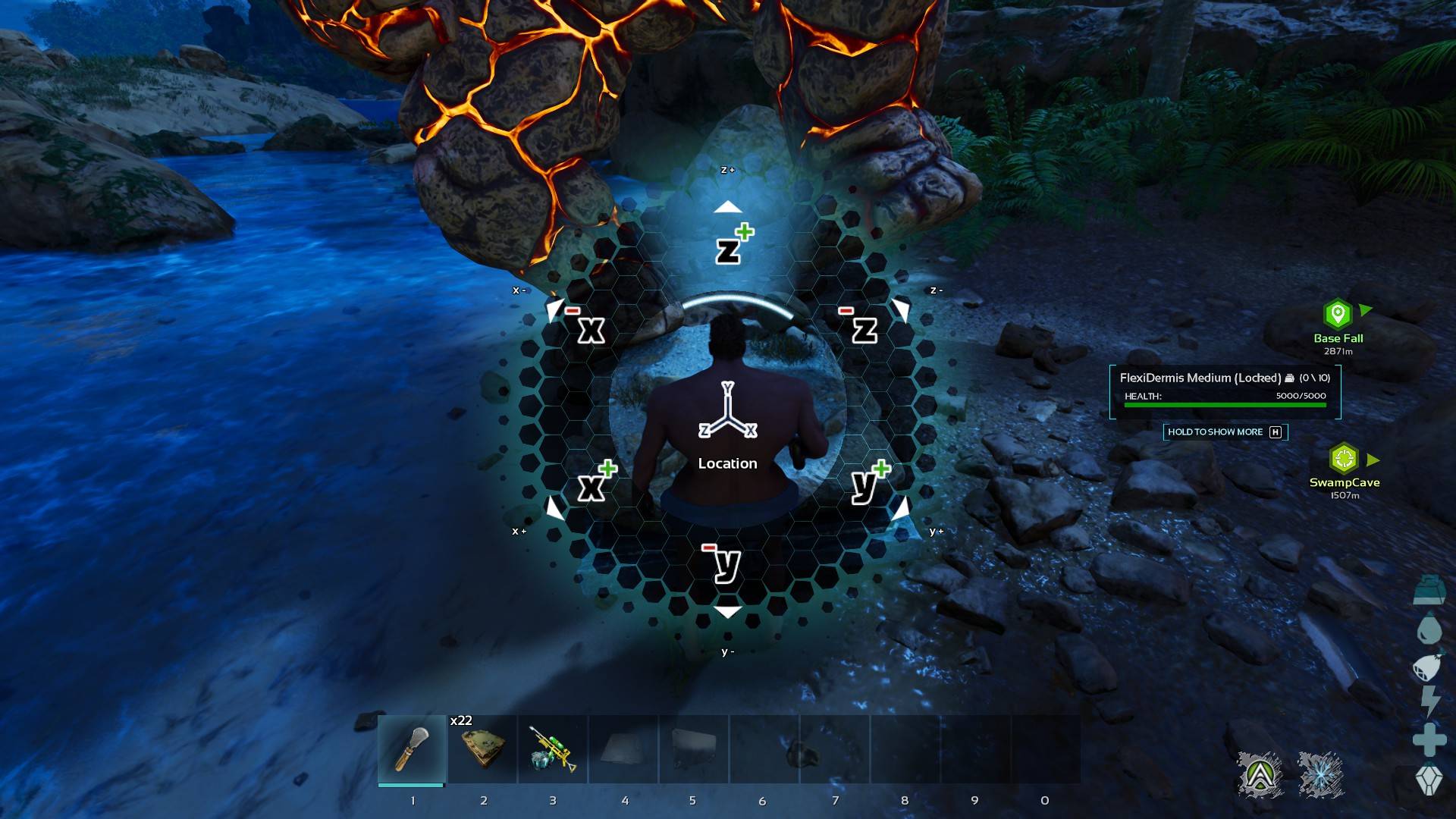The height and width of the screenshot is (819, 1456).
Task: Select the hand tool in hotbar slot 1
Action: coord(412,748)
